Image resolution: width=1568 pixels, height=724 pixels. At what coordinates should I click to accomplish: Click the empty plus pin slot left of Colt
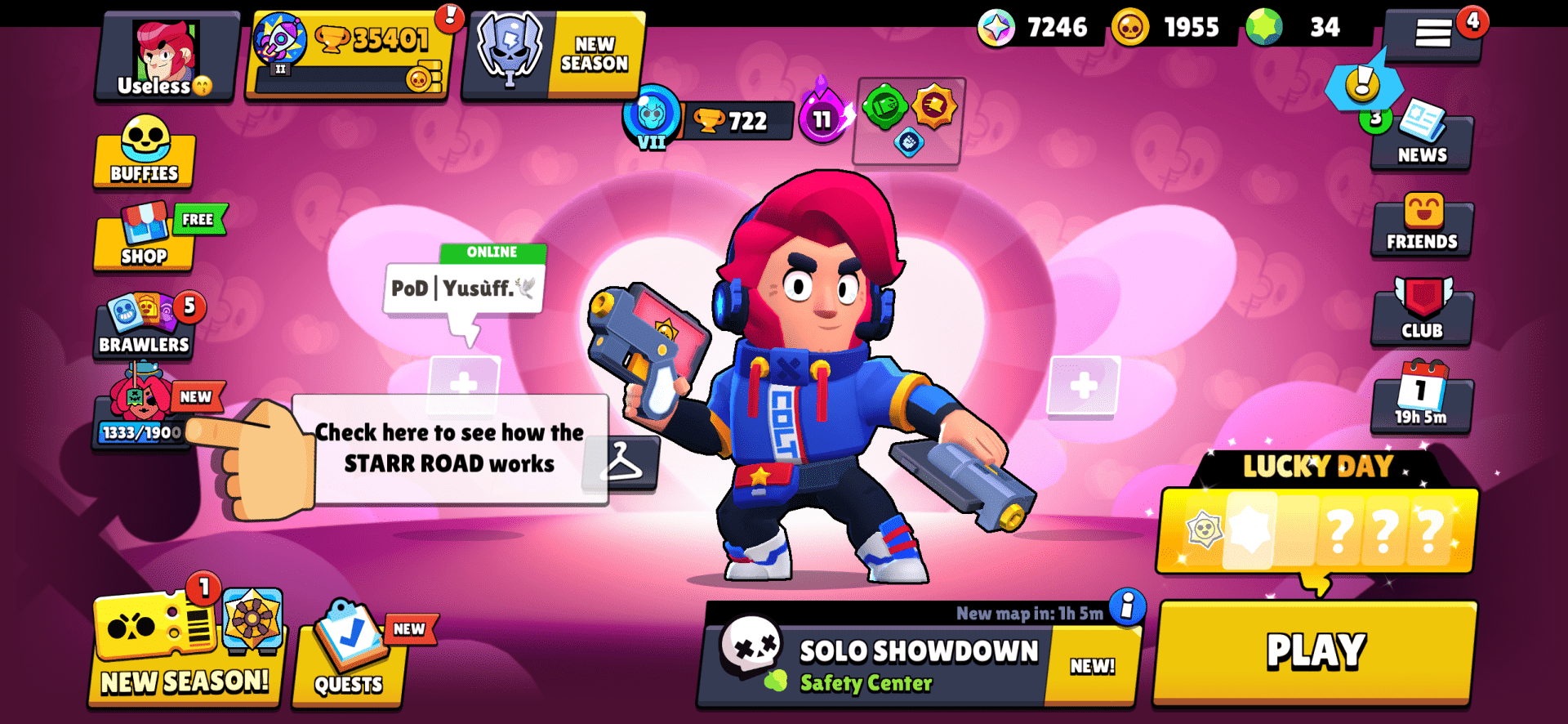[x=465, y=386]
